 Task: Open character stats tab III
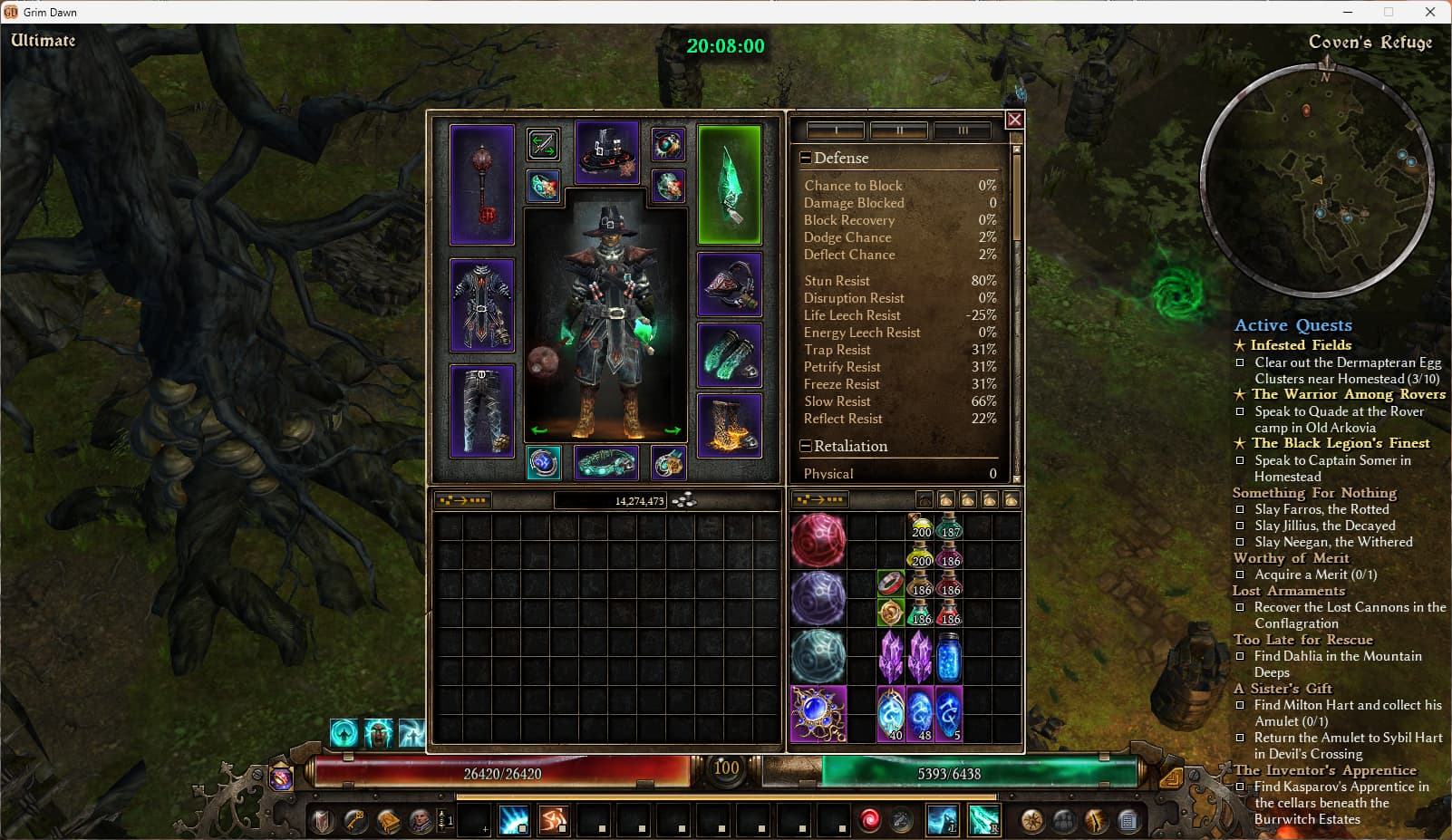point(962,131)
